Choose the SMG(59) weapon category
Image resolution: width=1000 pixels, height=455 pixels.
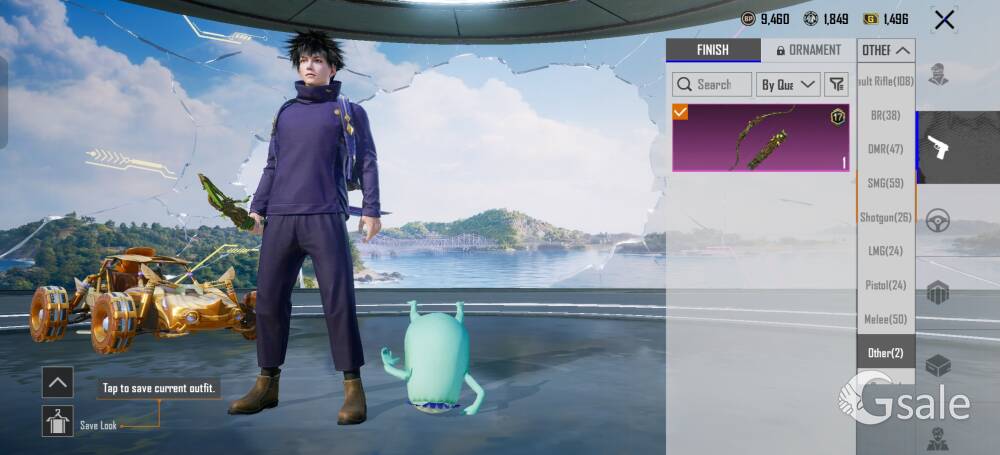[x=885, y=183]
